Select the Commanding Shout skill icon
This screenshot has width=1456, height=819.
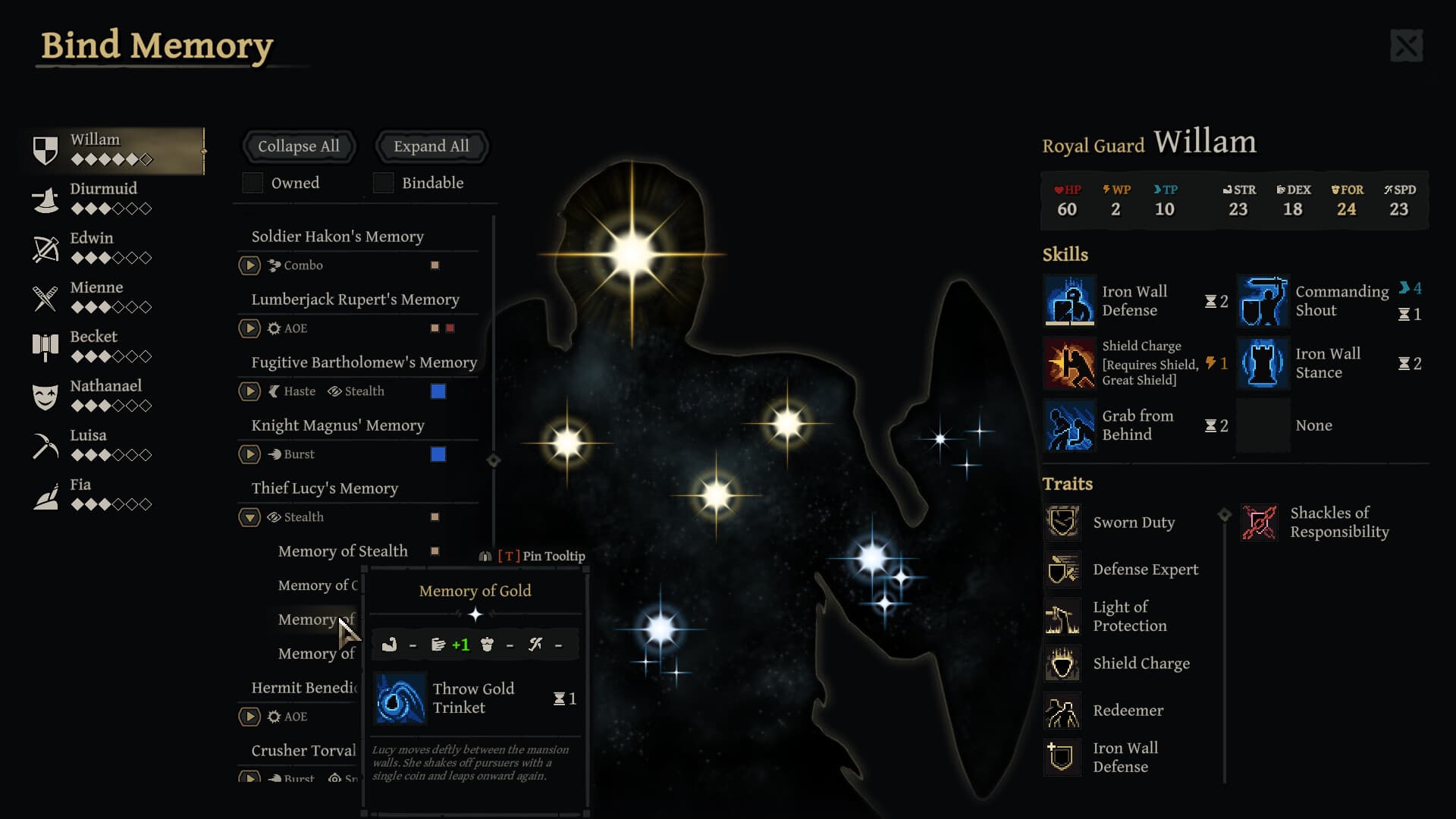(1263, 301)
